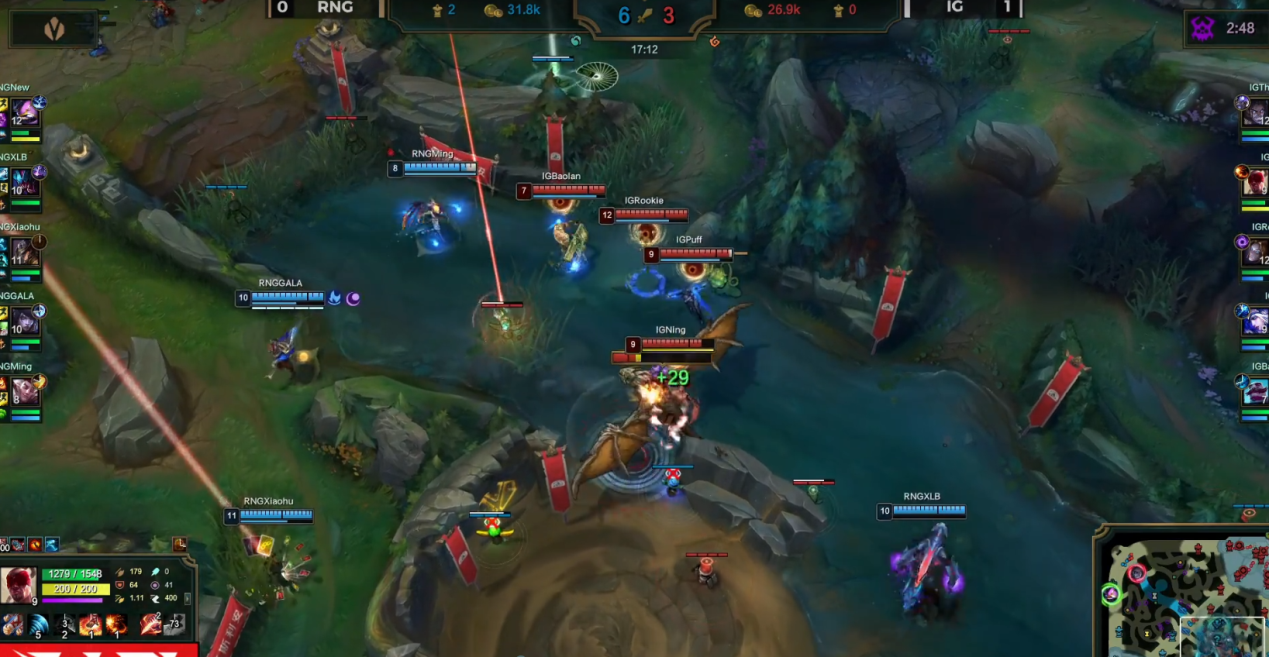Image resolution: width=1269 pixels, height=657 pixels.
Task: Open the minimap in the bottom corner
Action: pos(1180,590)
